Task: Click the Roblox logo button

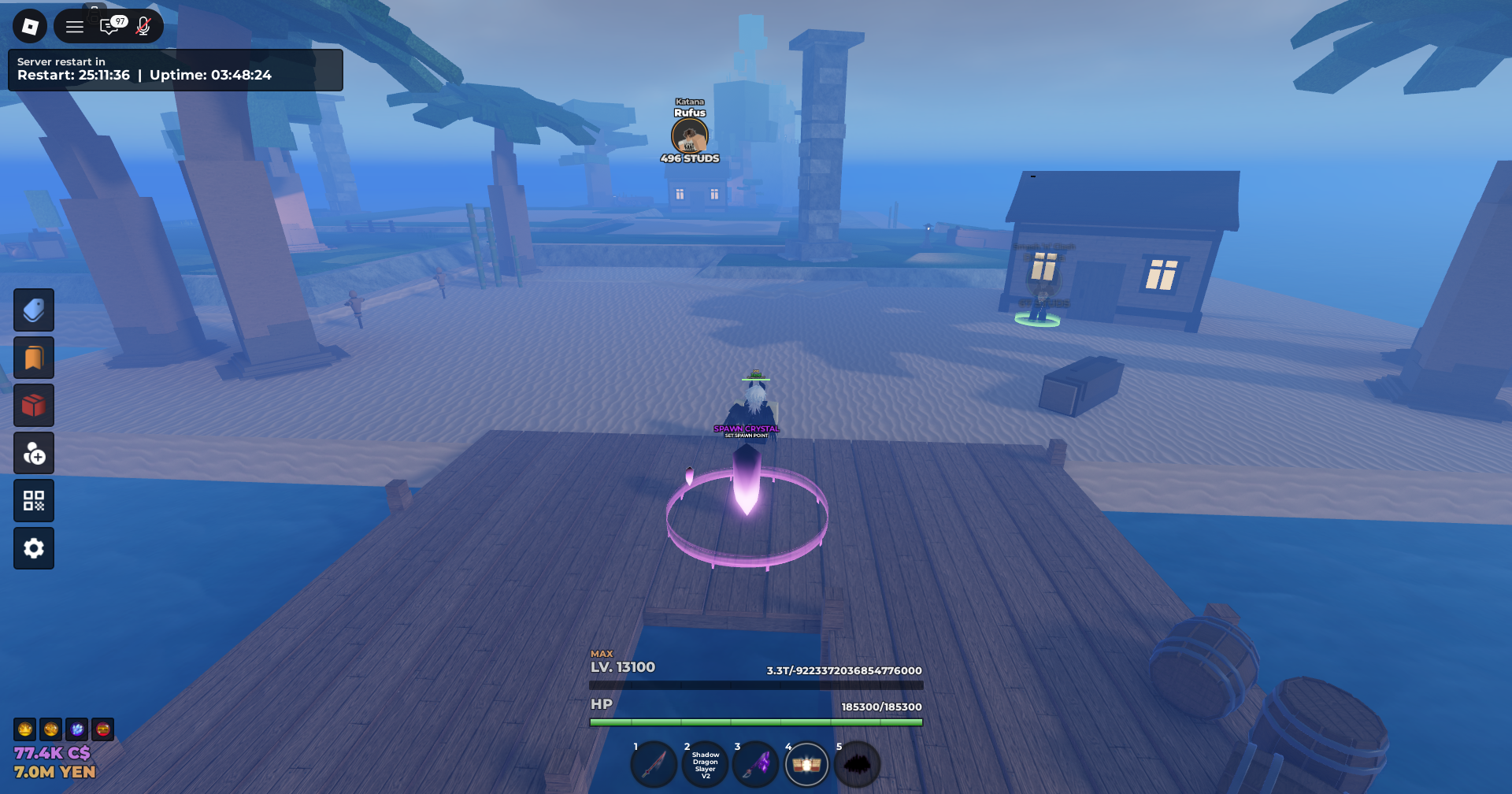Action: click(x=30, y=26)
